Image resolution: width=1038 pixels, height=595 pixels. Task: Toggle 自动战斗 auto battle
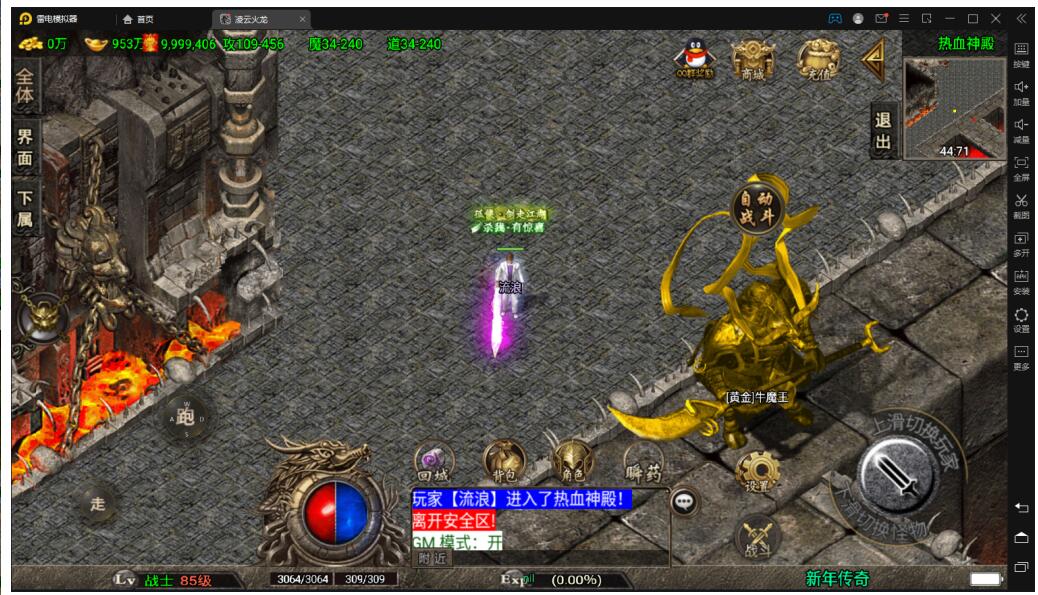pos(757,210)
